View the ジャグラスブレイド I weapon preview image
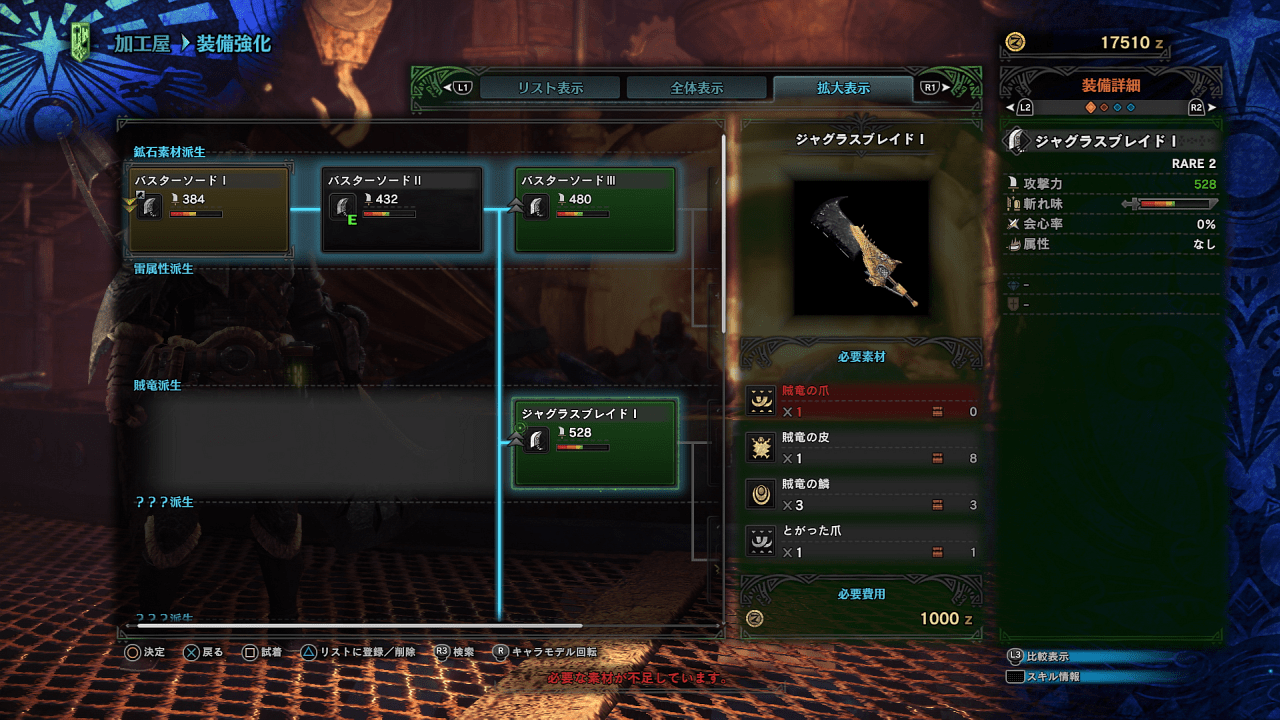The width and height of the screenshot is (1280, 720). click(x=861, y=246)
